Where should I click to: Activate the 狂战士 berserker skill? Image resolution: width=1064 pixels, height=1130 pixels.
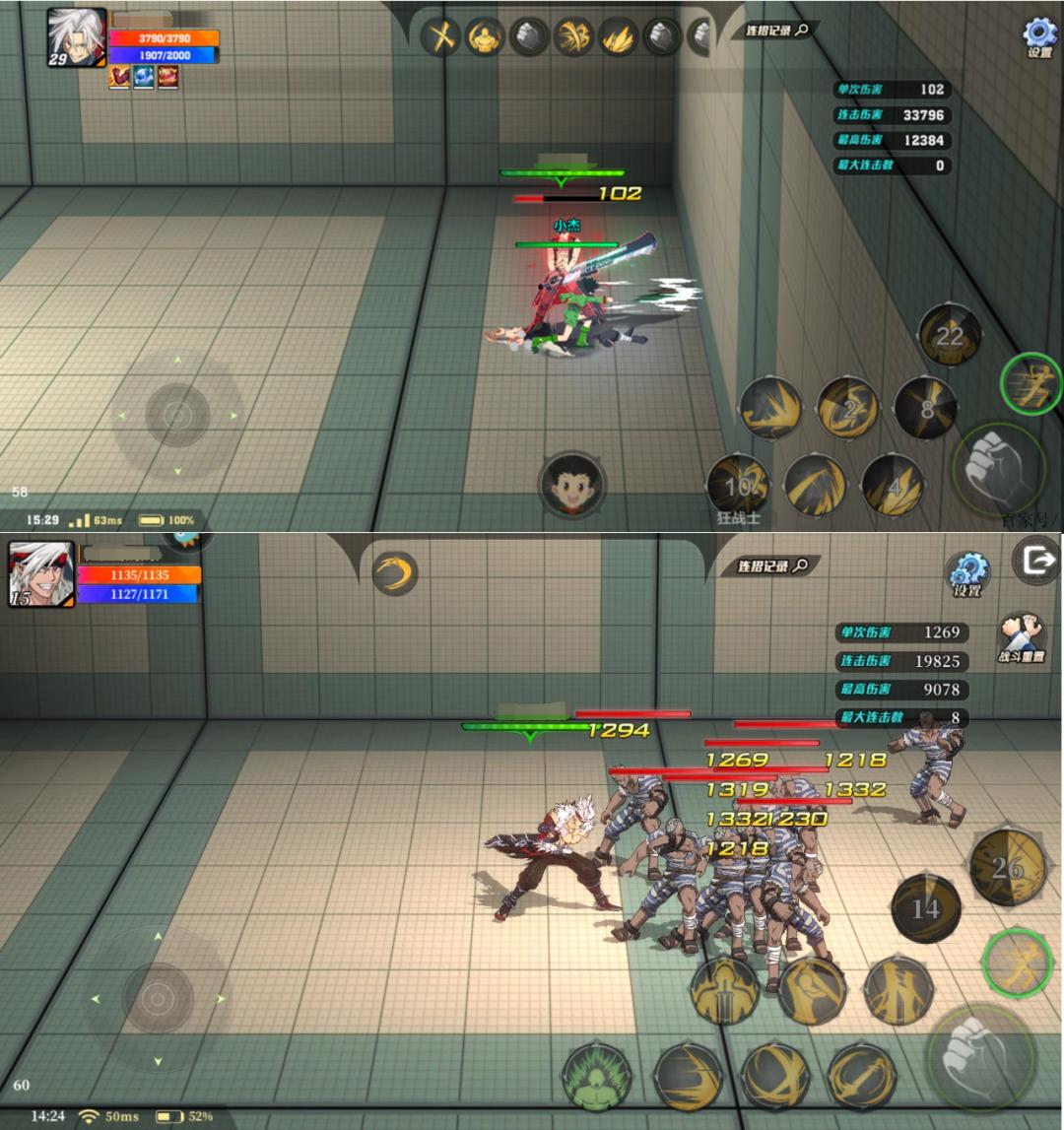coord(739,484)
